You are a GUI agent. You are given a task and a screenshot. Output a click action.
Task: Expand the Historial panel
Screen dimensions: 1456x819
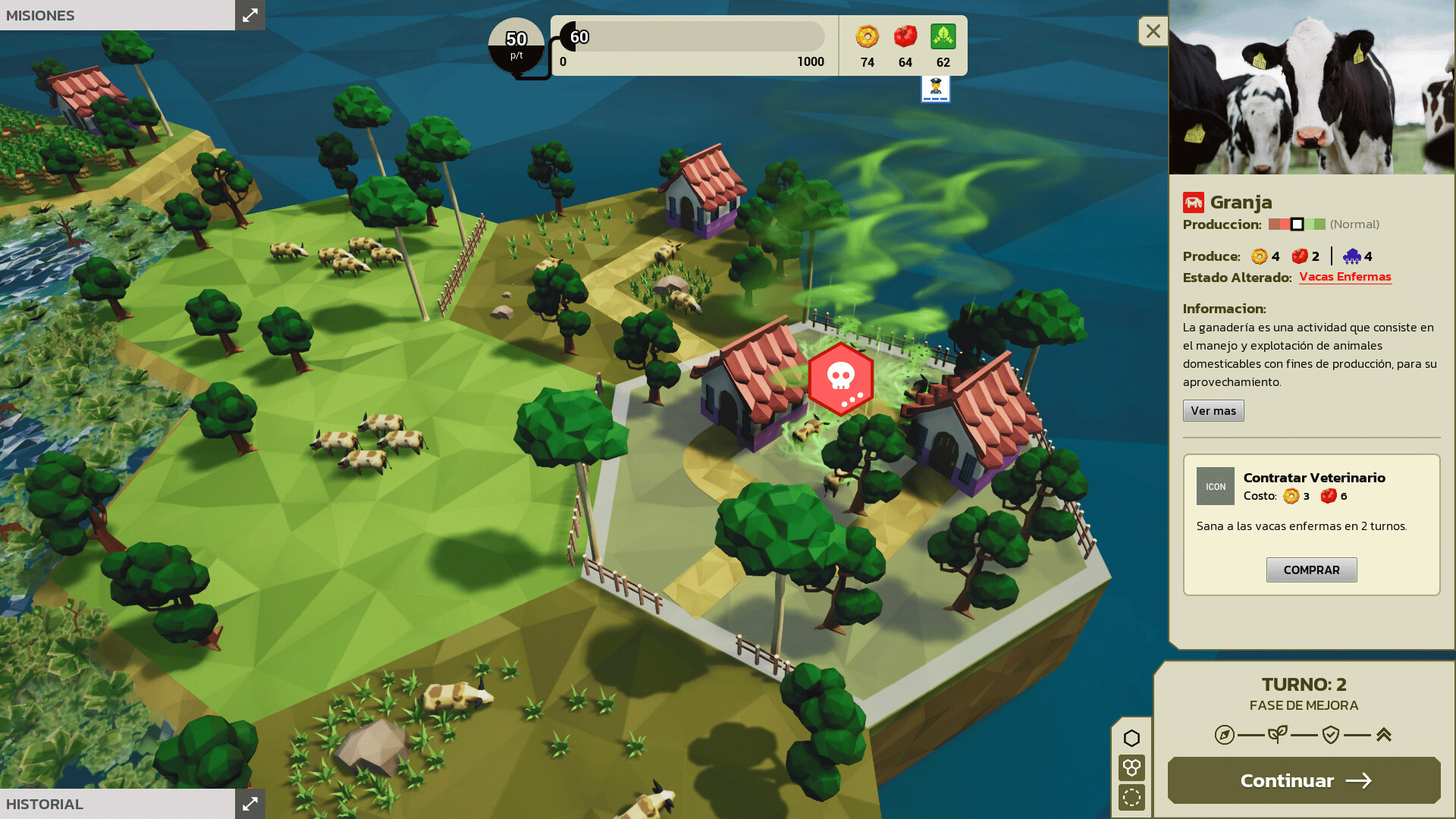pos(249,804)
